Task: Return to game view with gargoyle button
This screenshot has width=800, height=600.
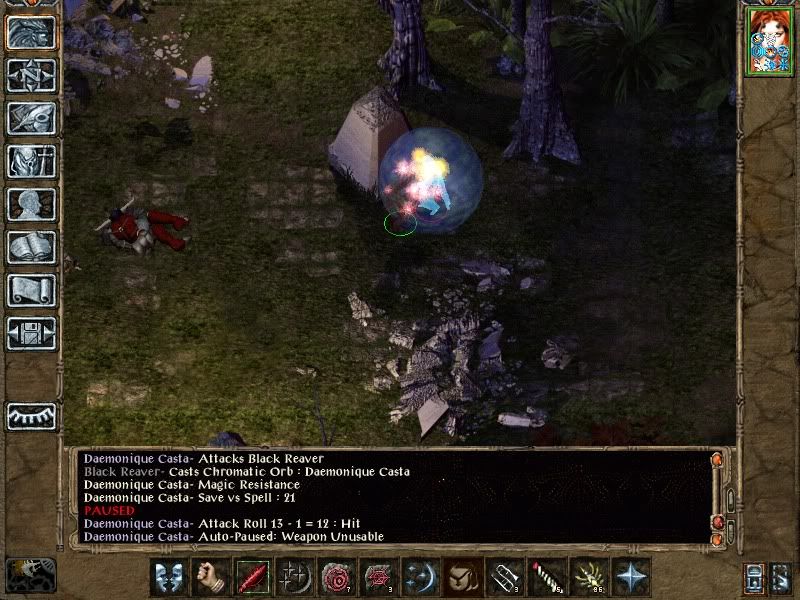Action: (x=31, y=32)
